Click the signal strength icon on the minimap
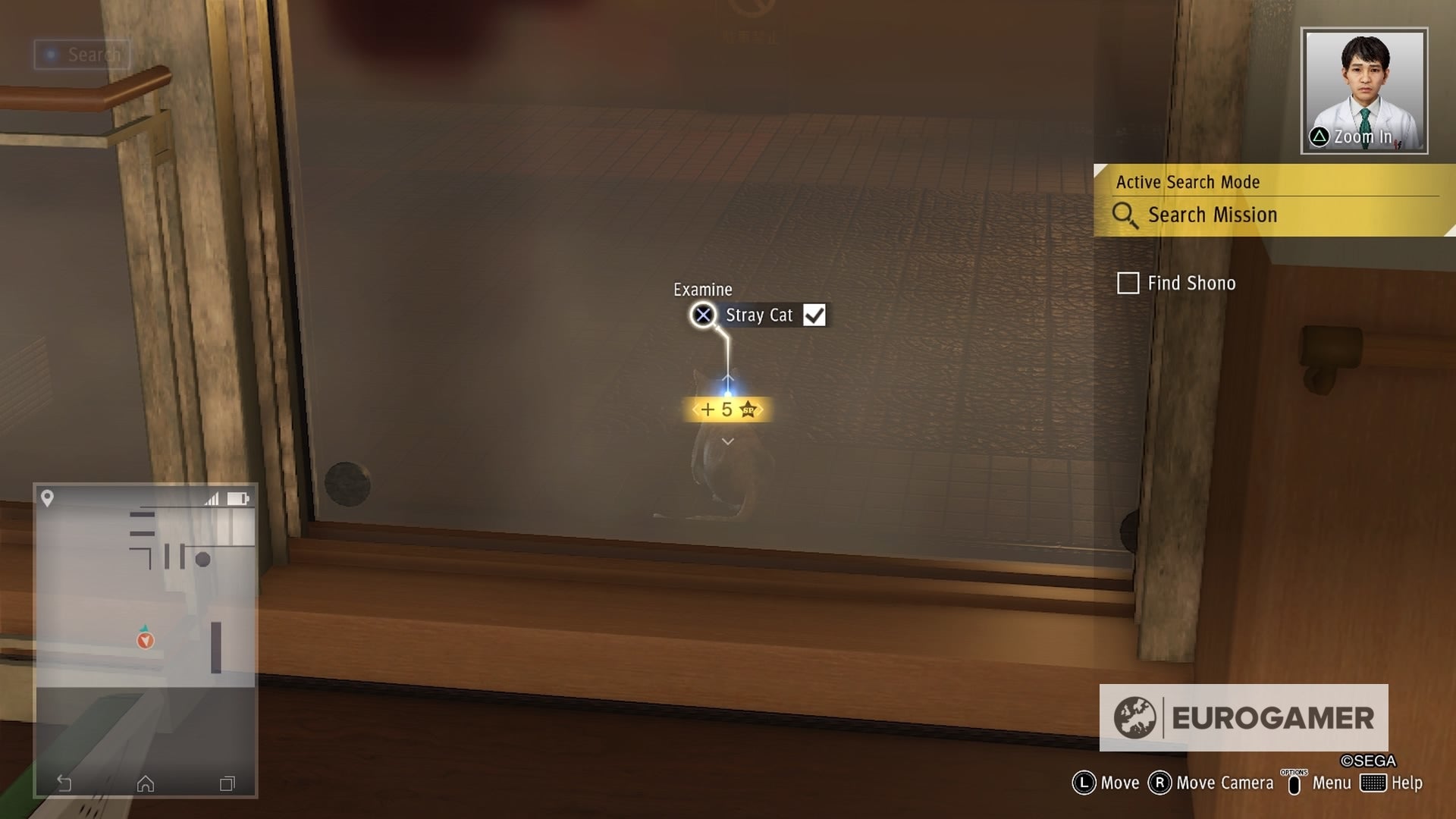Screen dimensions: 1456x819 tap(212, 498)
